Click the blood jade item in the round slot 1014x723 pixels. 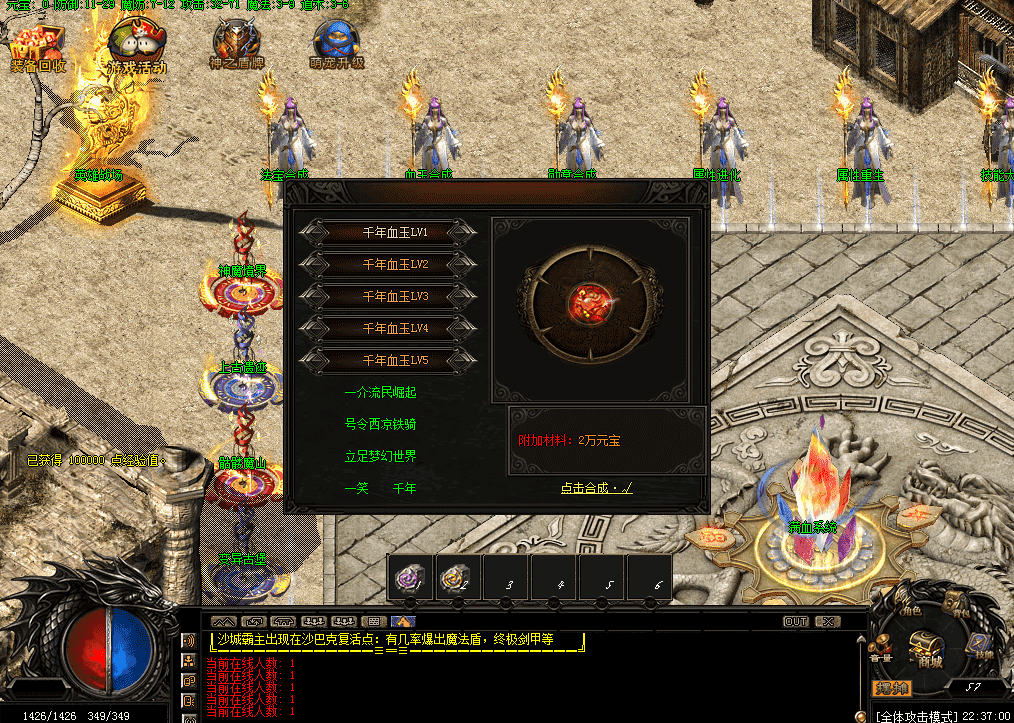coord(585,299)
